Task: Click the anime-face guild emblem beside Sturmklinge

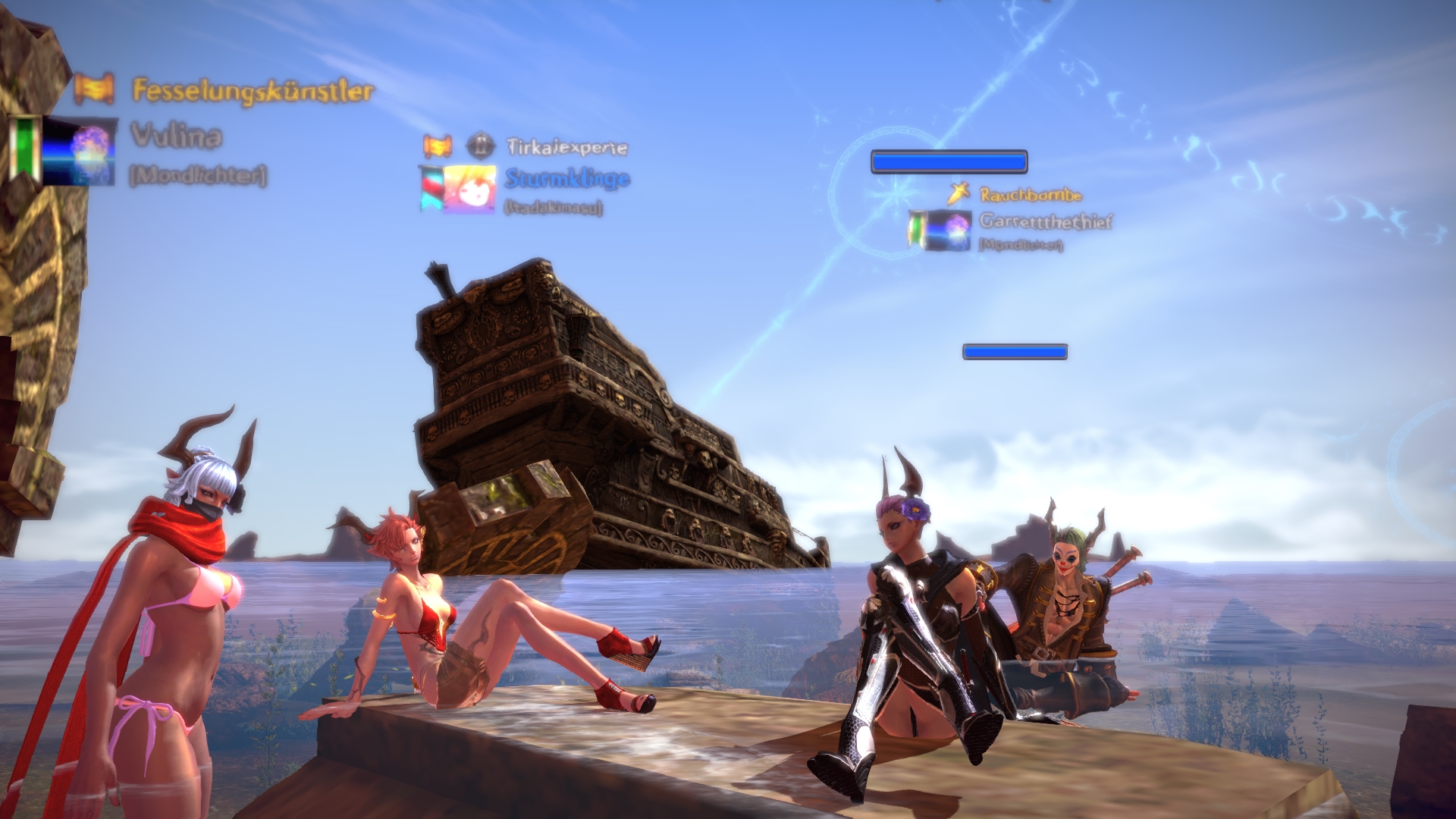Action: tap(469, 187)
